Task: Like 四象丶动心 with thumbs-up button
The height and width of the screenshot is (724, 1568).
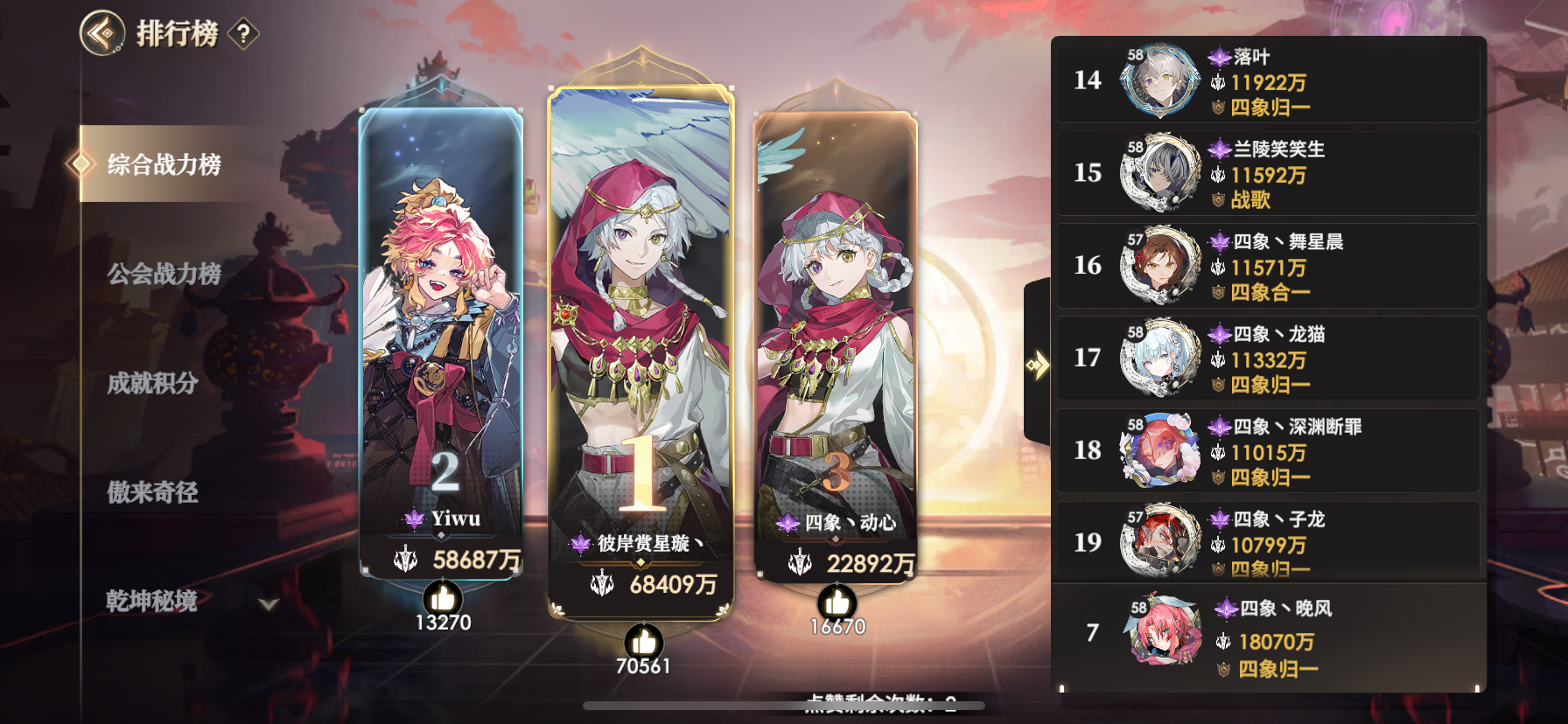Action: point(836,602)
